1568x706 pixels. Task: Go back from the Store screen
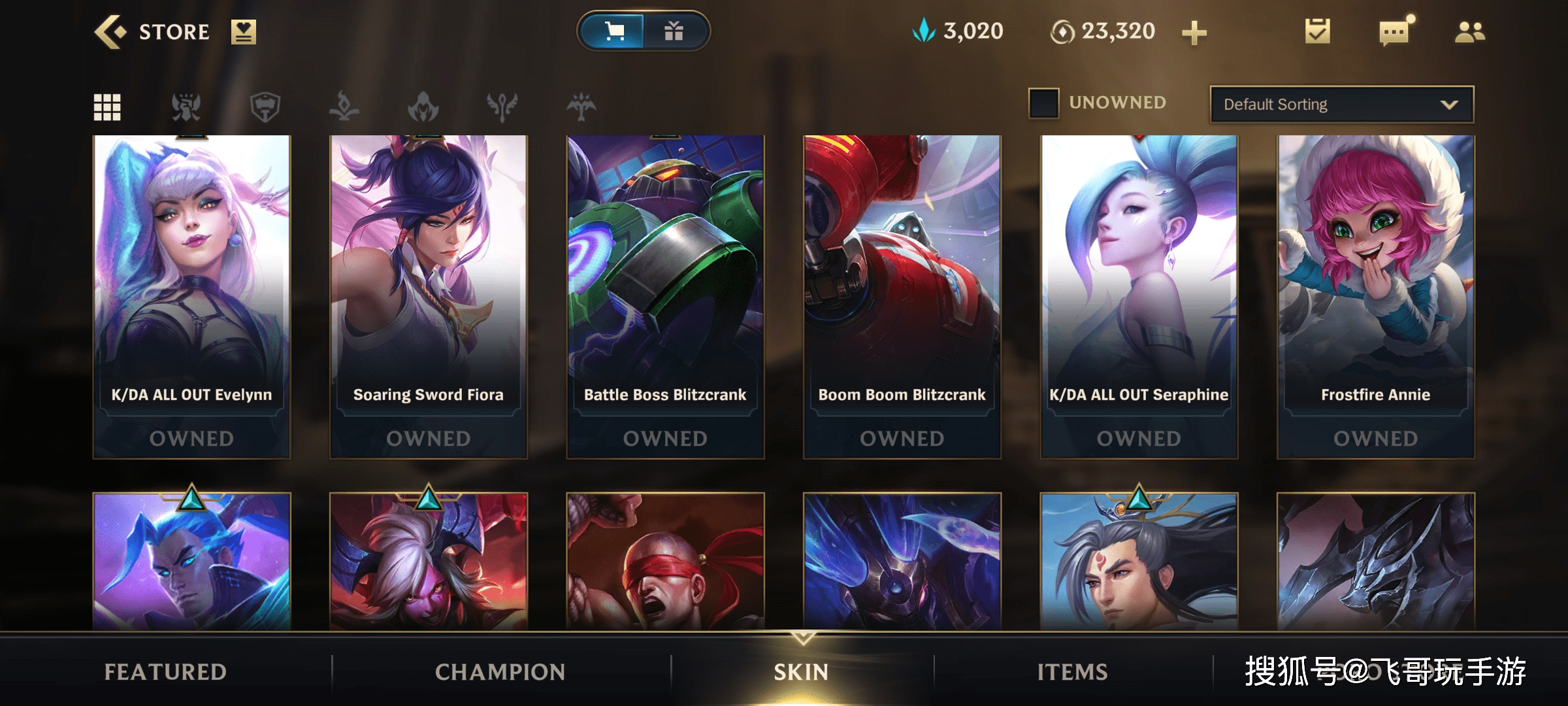tap(110, 32)
